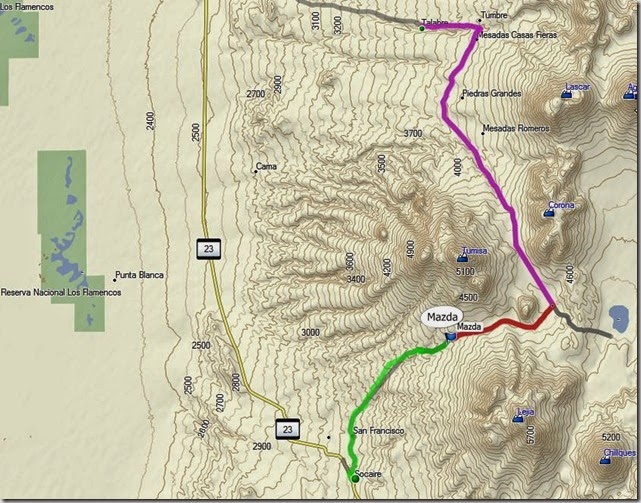This screenshot has width=641, height=503.
Task: Select the Corona summit marker
Action: pos(551,214)
